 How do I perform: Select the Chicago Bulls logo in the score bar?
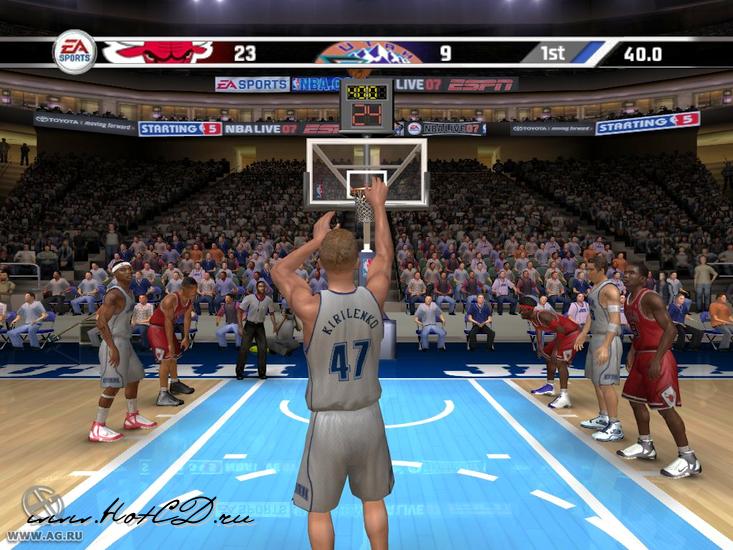[x=157, y=52]
